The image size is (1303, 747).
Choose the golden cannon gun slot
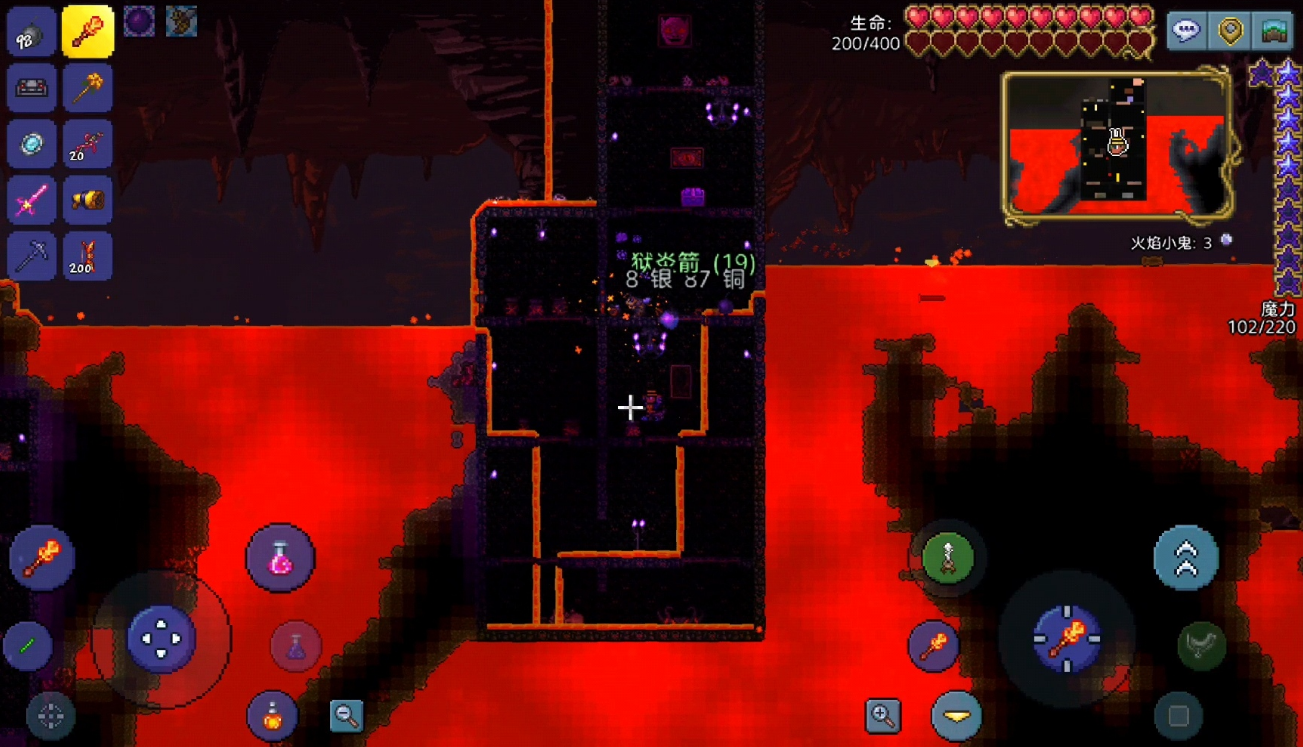coord(88,201)
